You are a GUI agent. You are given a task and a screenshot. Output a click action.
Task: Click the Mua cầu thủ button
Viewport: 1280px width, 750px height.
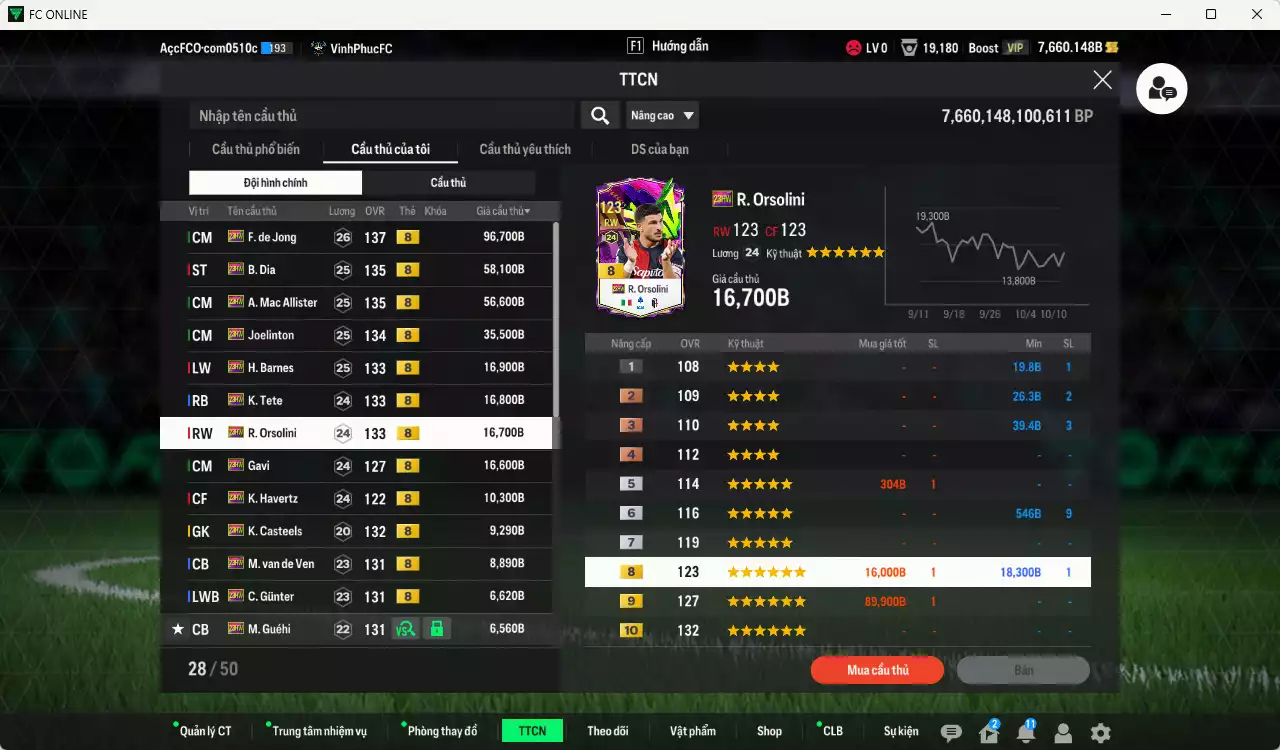point(877,670)
